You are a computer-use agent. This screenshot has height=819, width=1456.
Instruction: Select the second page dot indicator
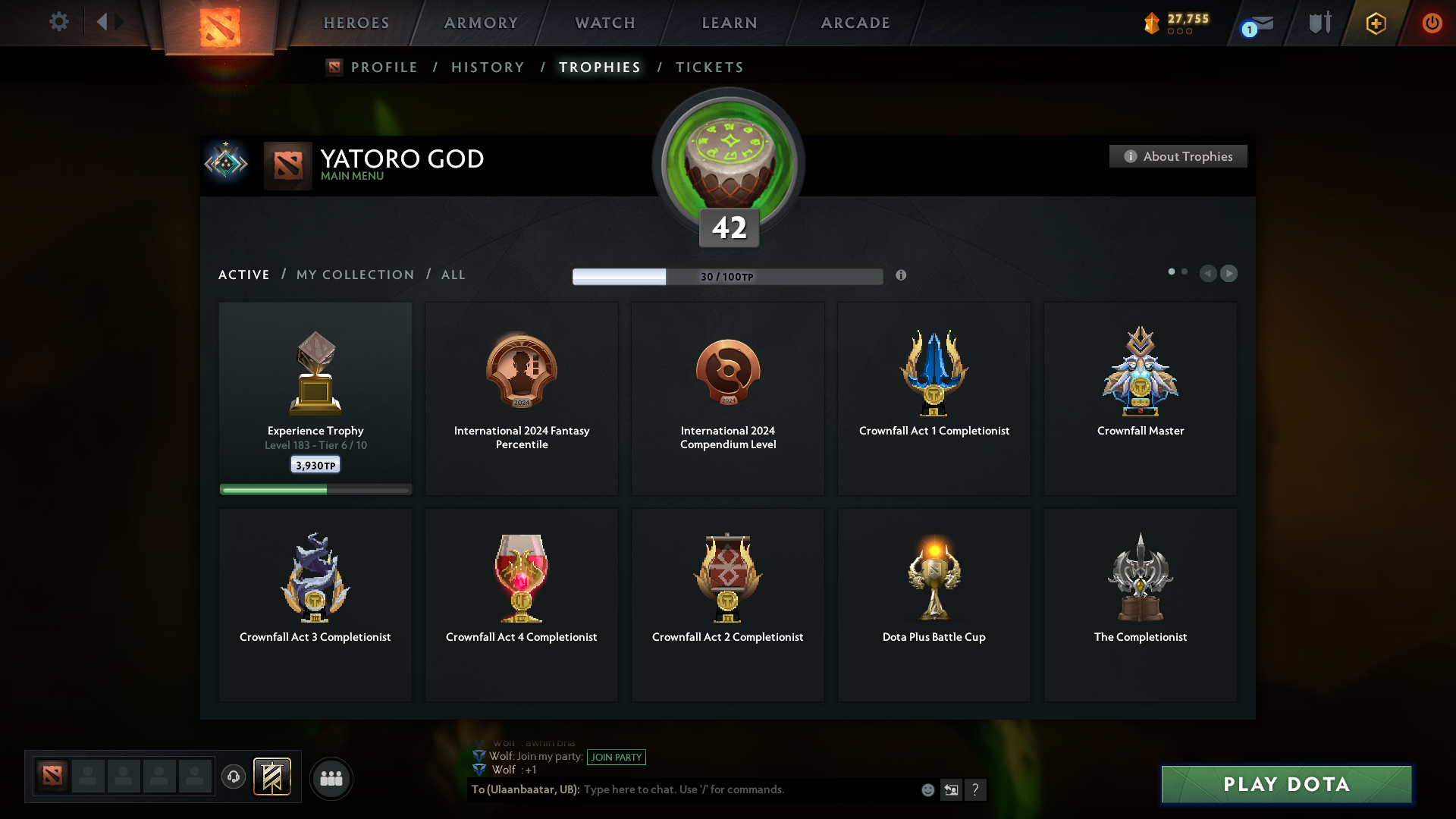coord(1186,271)
